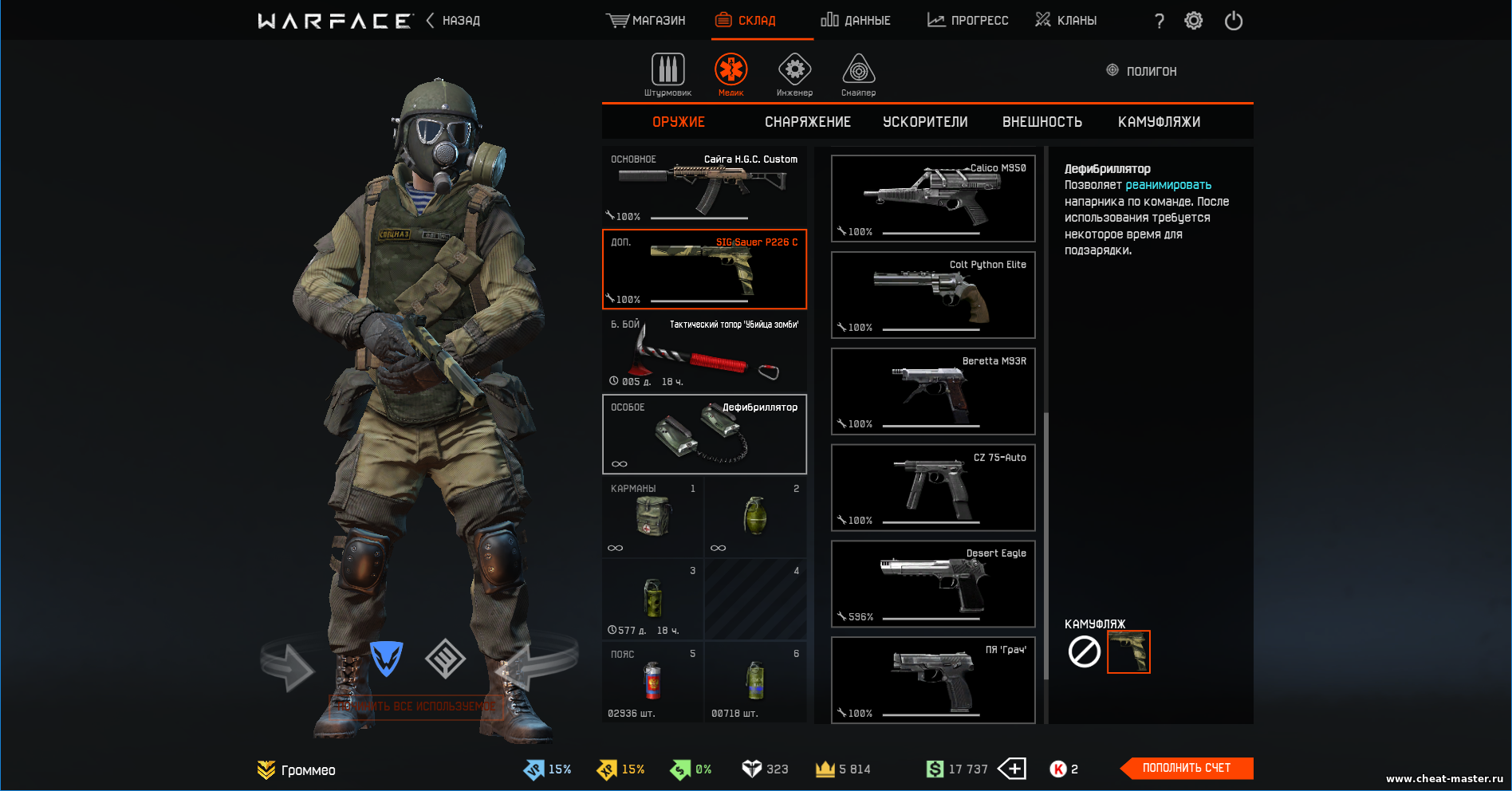Select the Штурмовик class

[x=667, y=75]
